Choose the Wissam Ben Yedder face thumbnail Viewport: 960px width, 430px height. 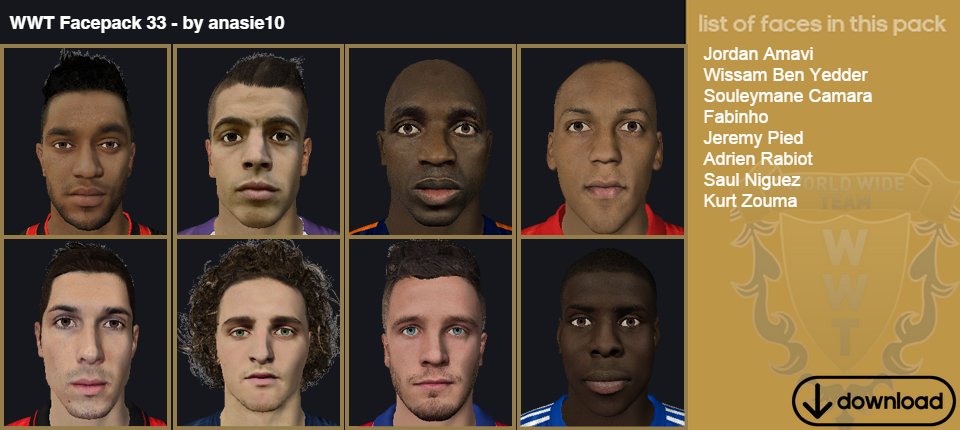point(258,141)
